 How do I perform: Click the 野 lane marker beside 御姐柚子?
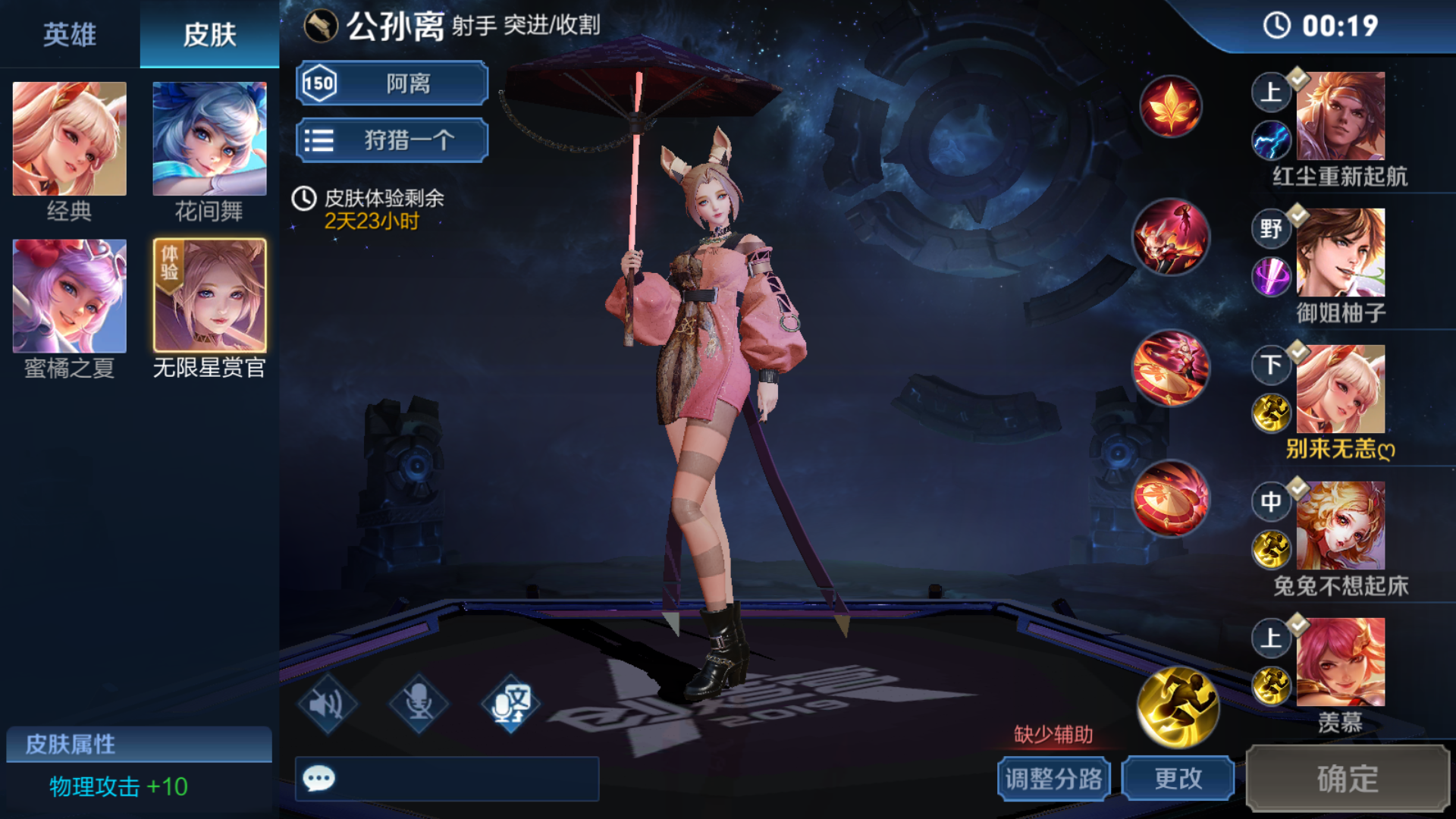(x=1271, y=228)
